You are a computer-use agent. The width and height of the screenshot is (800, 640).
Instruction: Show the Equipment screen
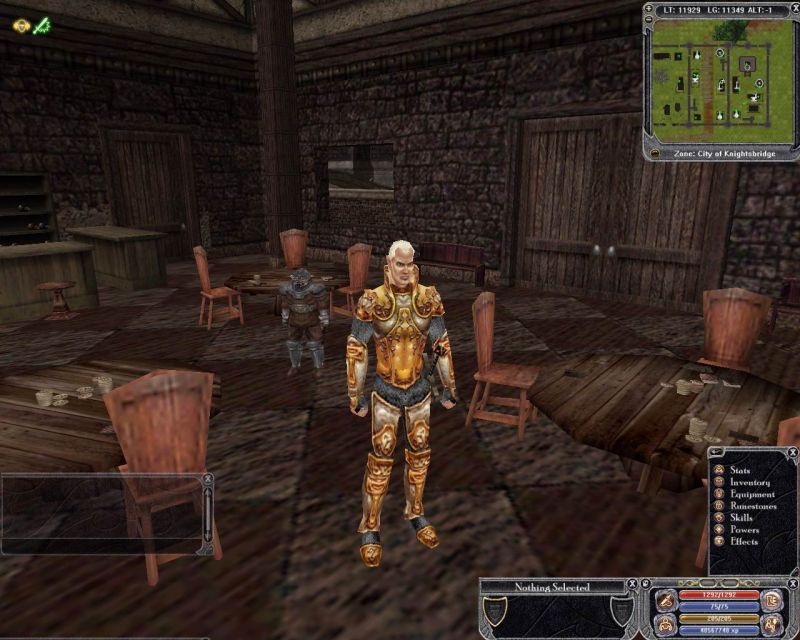(751, 494)
